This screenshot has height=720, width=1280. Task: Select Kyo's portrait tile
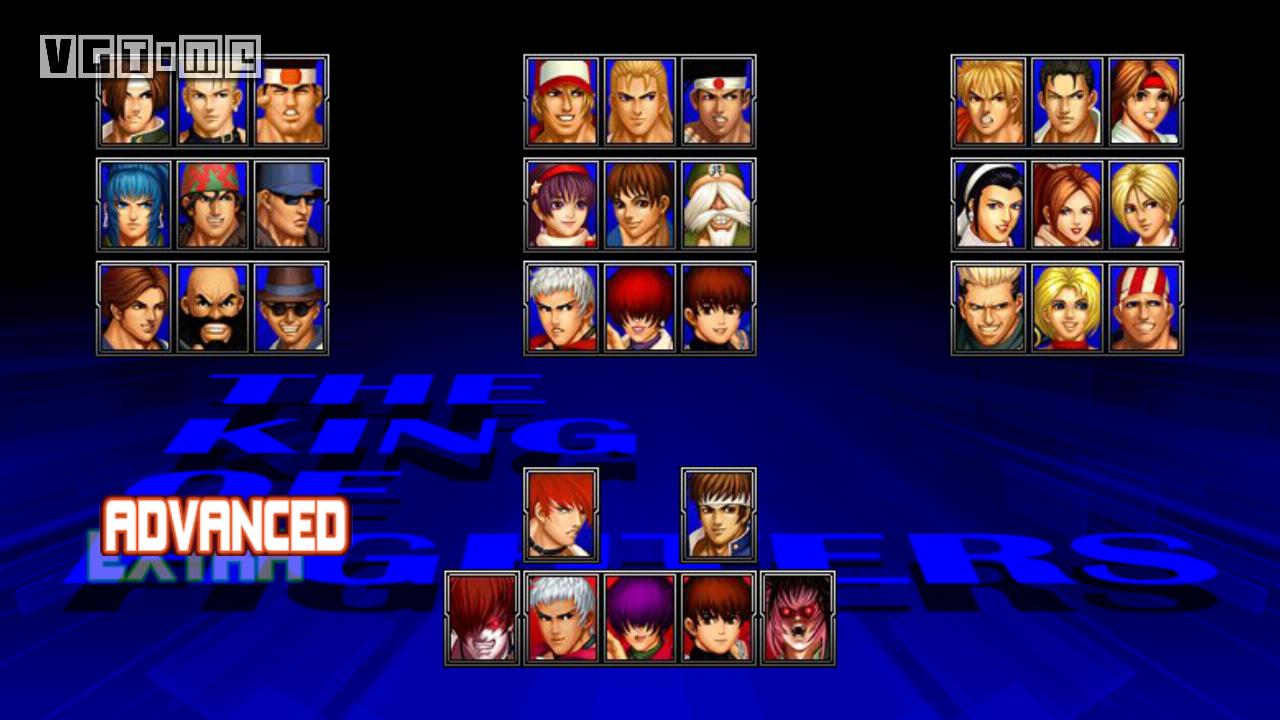135,102
